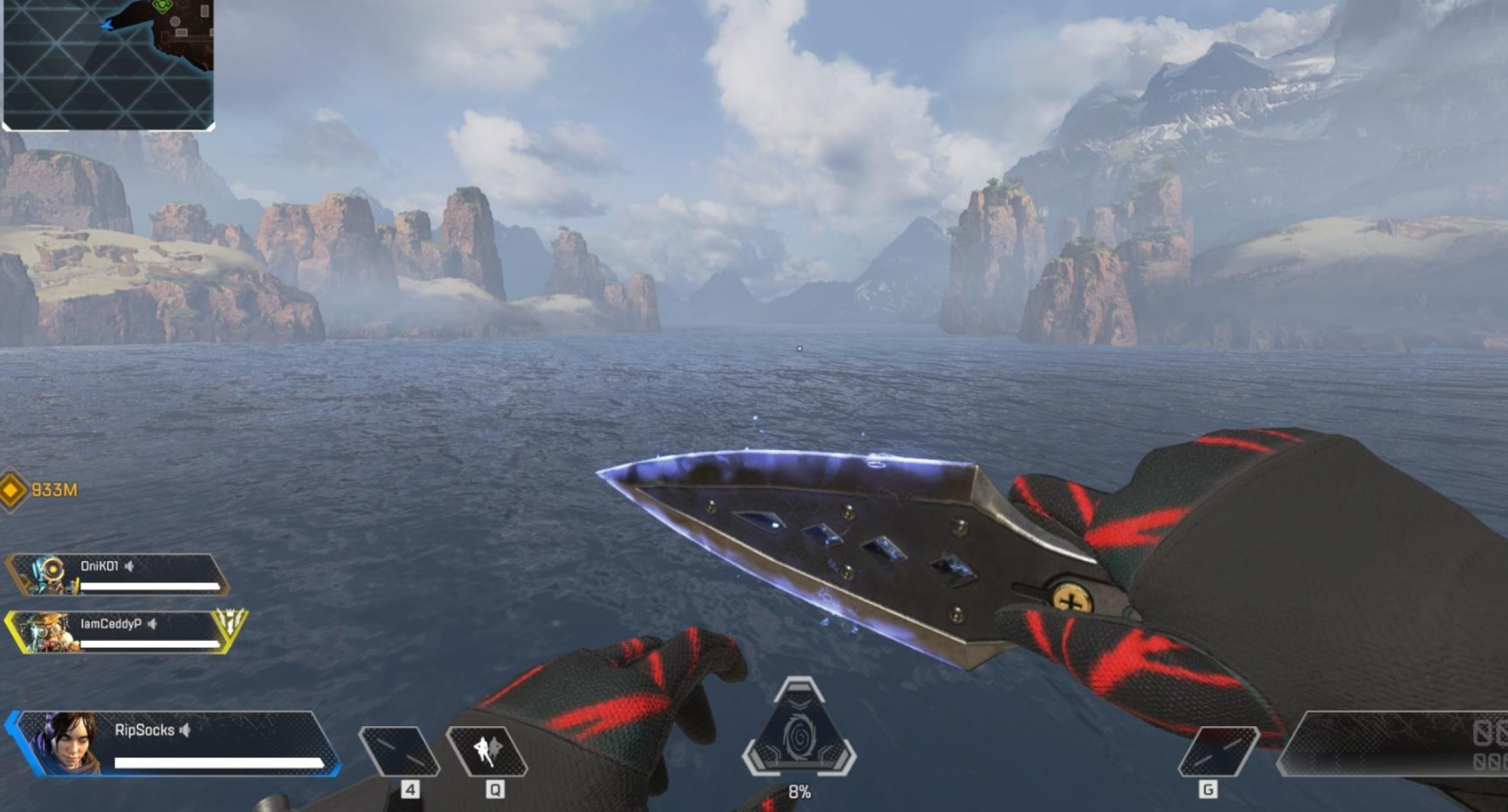Select teammate IamCeddyP's squad banner
Viewport: 1508px width, 812px height.
pos(124,632)
